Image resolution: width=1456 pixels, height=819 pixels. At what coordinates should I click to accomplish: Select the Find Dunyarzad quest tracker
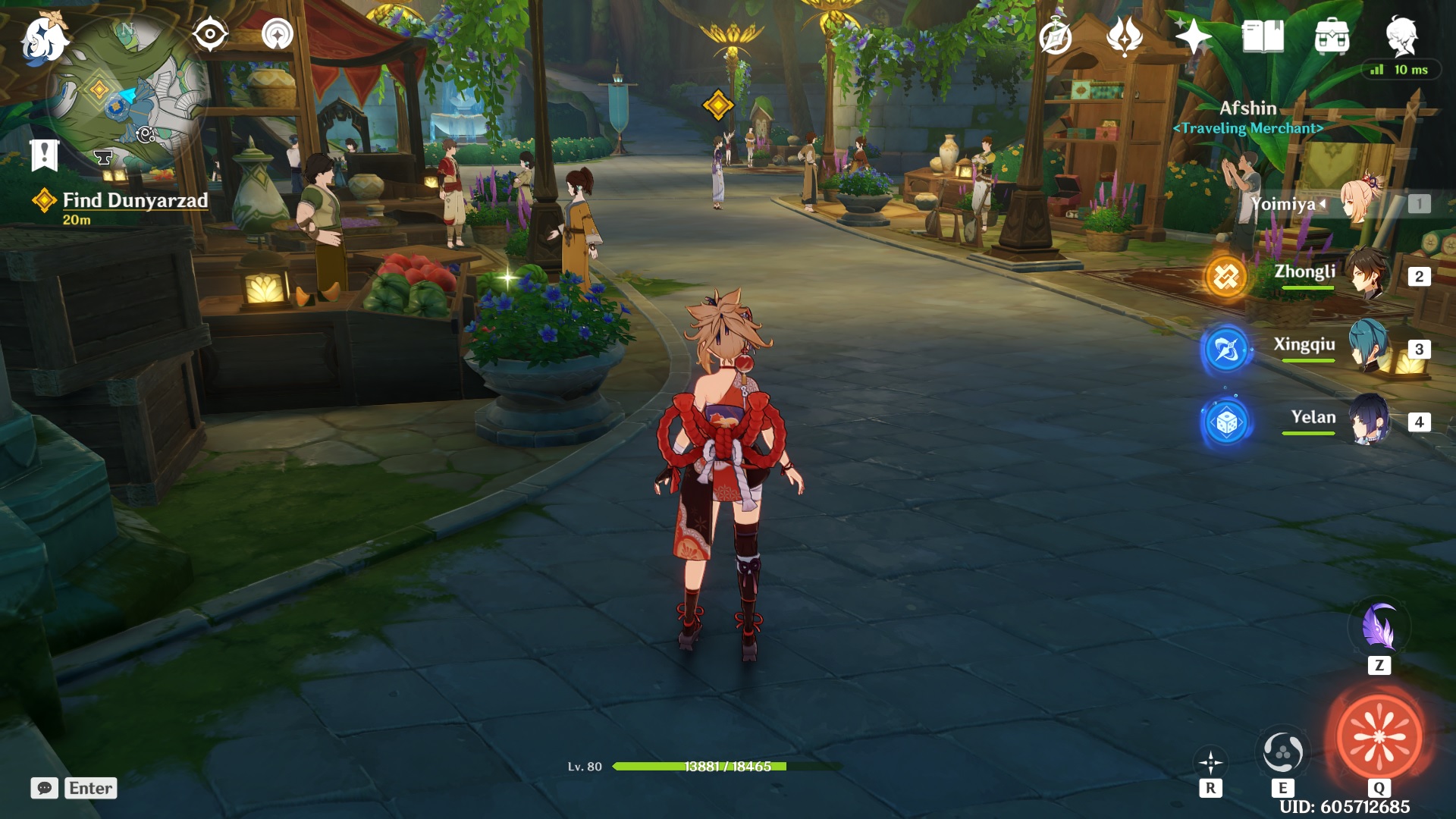pyautogui.click(x=134, y=201)
